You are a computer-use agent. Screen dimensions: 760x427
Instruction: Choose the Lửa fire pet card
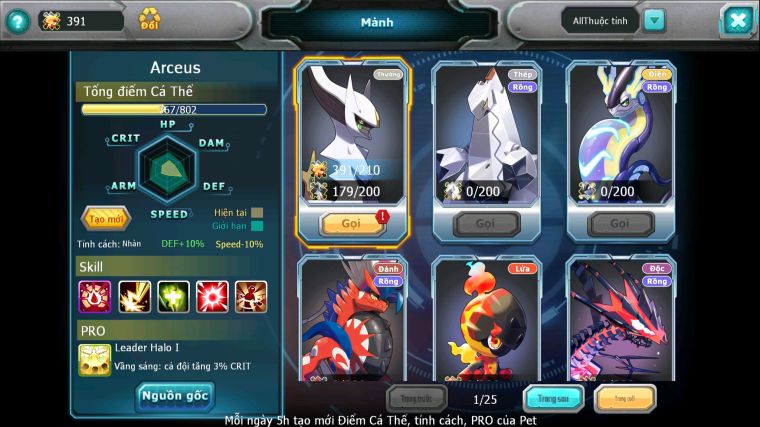pyautogui.click(x=486, y=318)
